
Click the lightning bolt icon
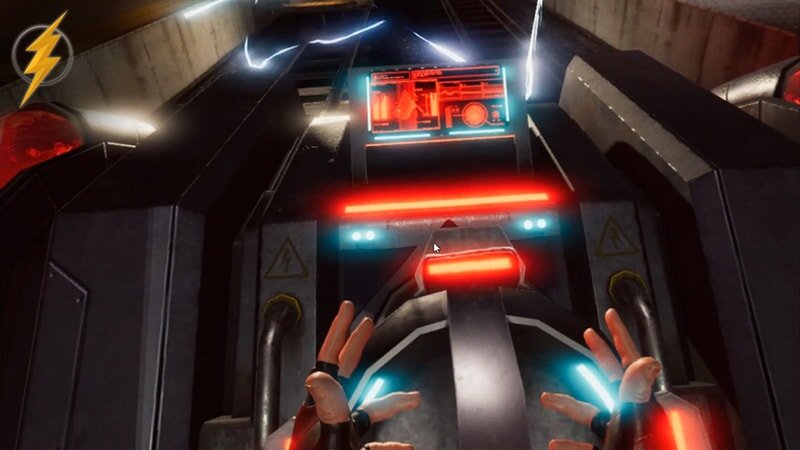(42, 57)
